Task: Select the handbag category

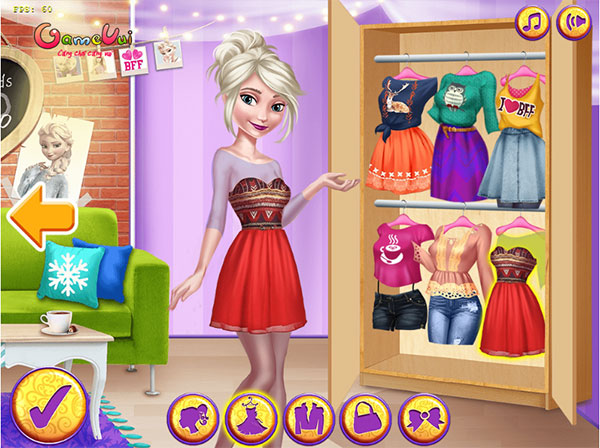Action: (x=365, y=416)
